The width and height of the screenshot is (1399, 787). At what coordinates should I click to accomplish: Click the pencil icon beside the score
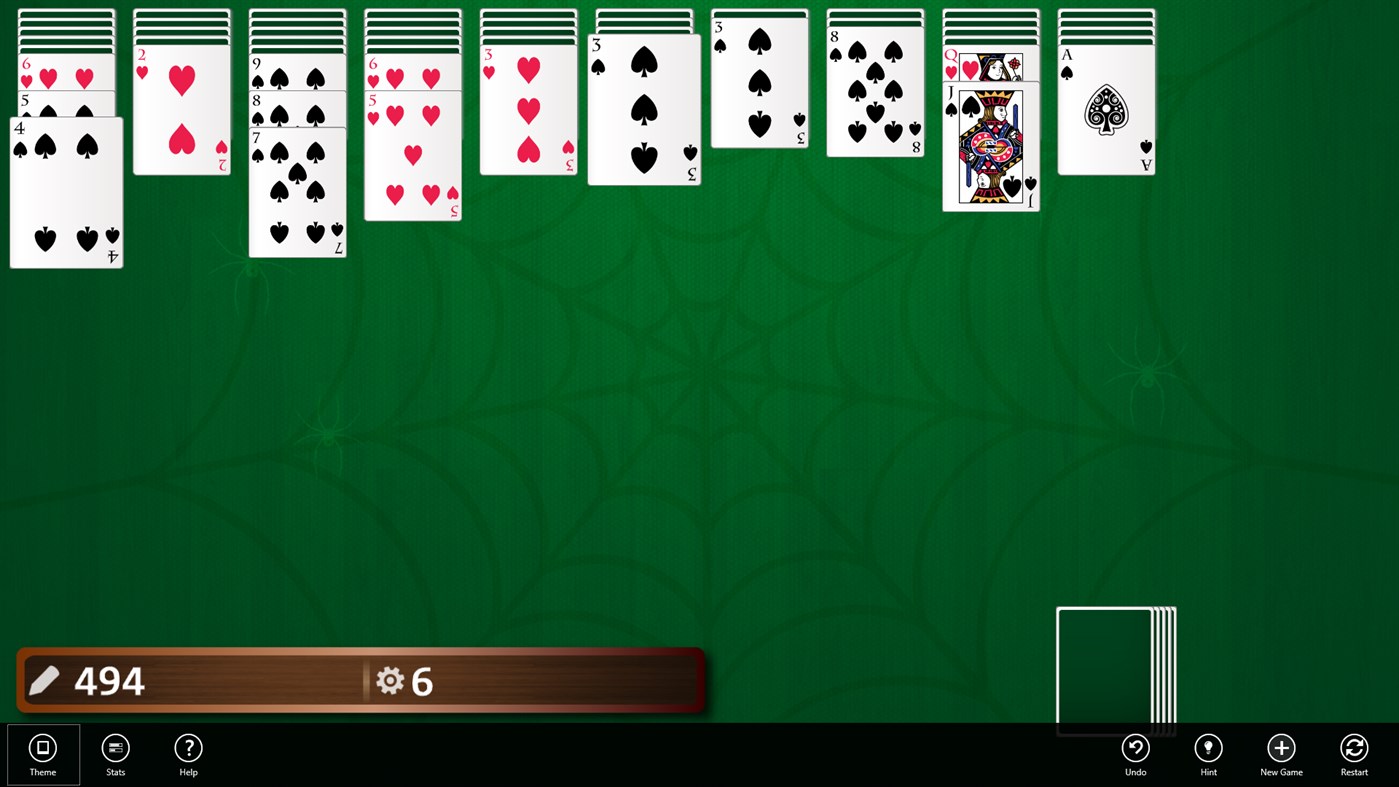44,681
